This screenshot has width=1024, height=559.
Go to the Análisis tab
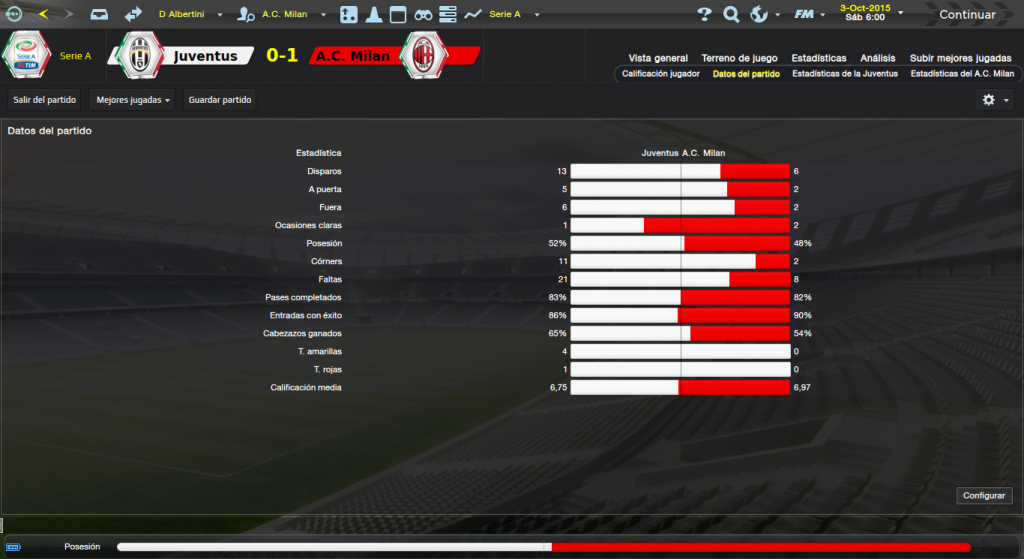pyautogui.click(x=877, y=58)
